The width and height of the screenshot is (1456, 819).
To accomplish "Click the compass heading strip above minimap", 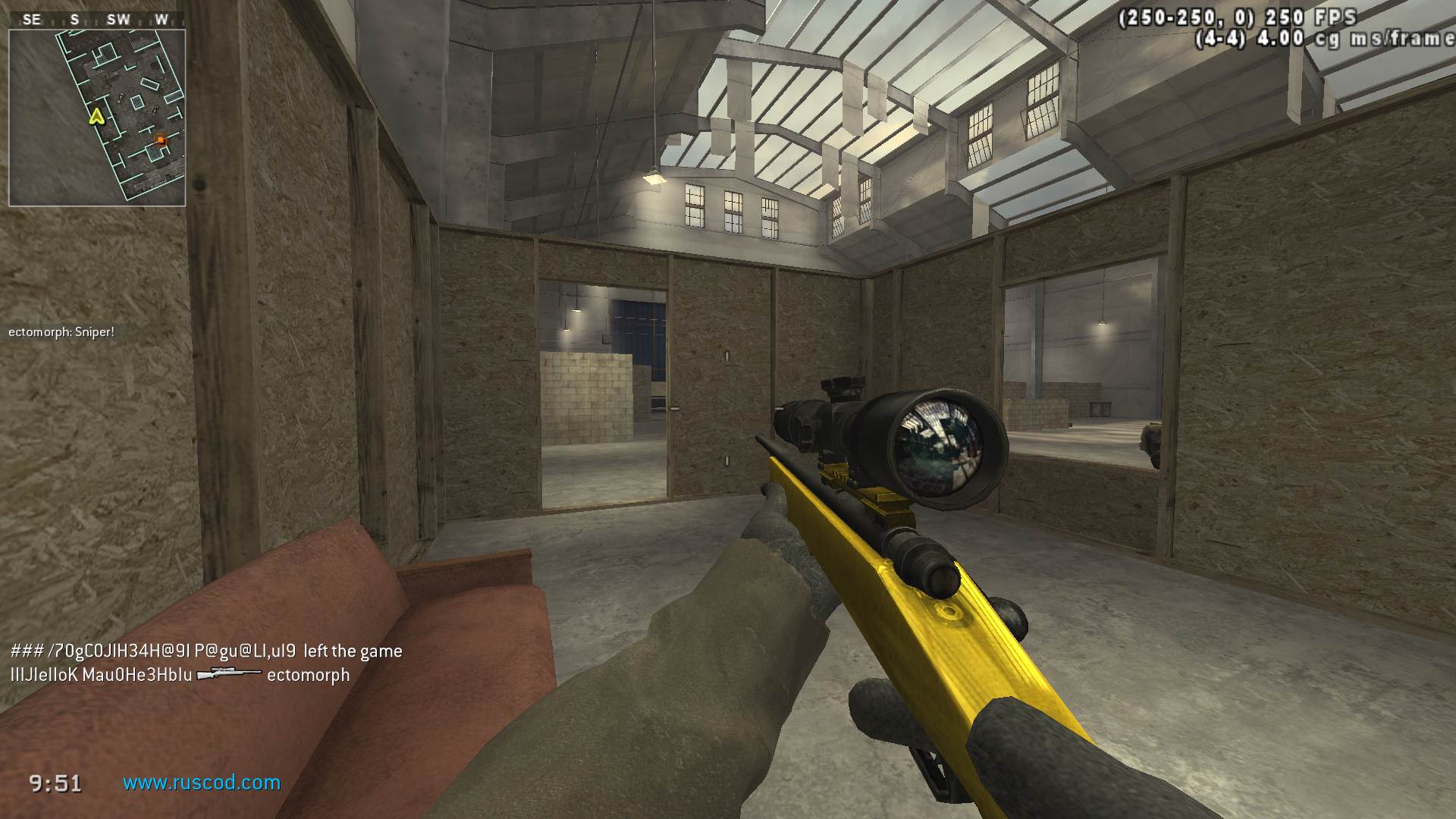I will tap(97, 20).
